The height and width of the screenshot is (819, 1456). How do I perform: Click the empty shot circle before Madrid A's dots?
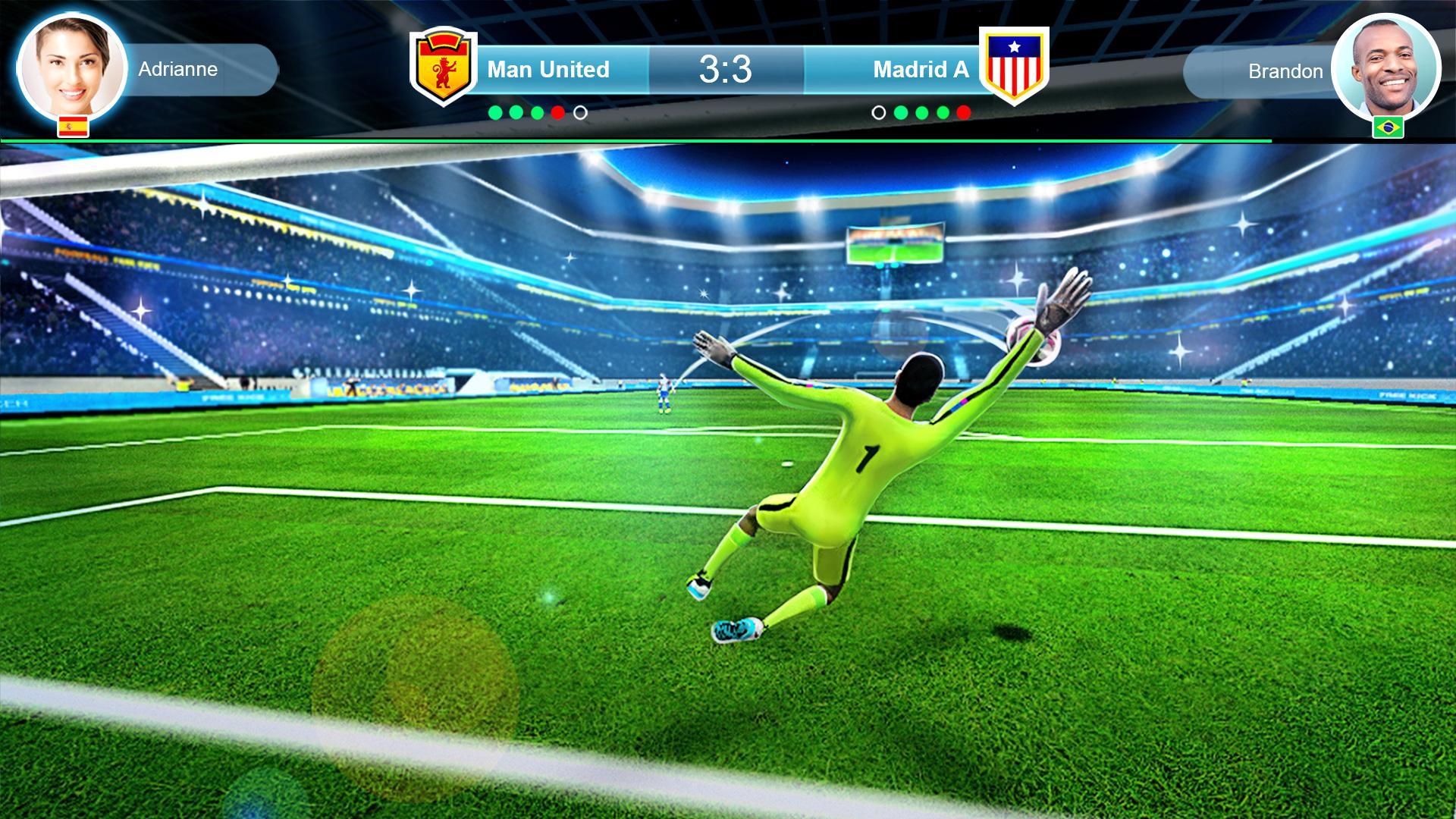click(878, 112)
